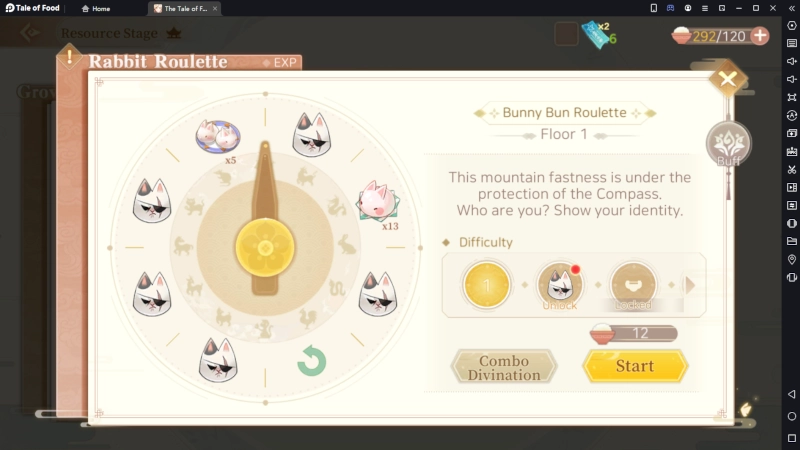Close the Tale of Food emulator tab
Image resolution: width=800 pixels, height=450 pixels.
215,8
